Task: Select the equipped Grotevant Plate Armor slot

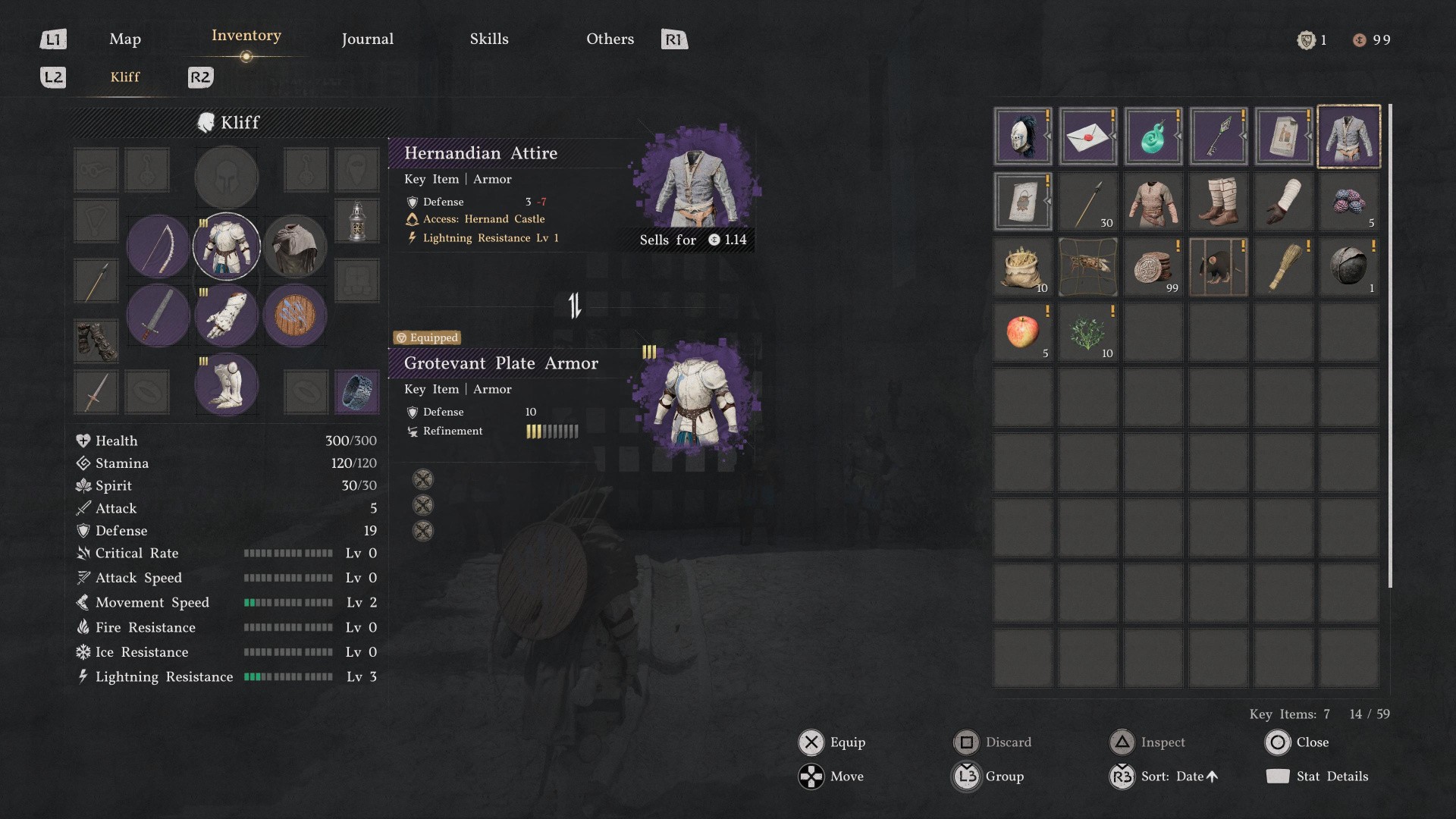Action: 226,246
